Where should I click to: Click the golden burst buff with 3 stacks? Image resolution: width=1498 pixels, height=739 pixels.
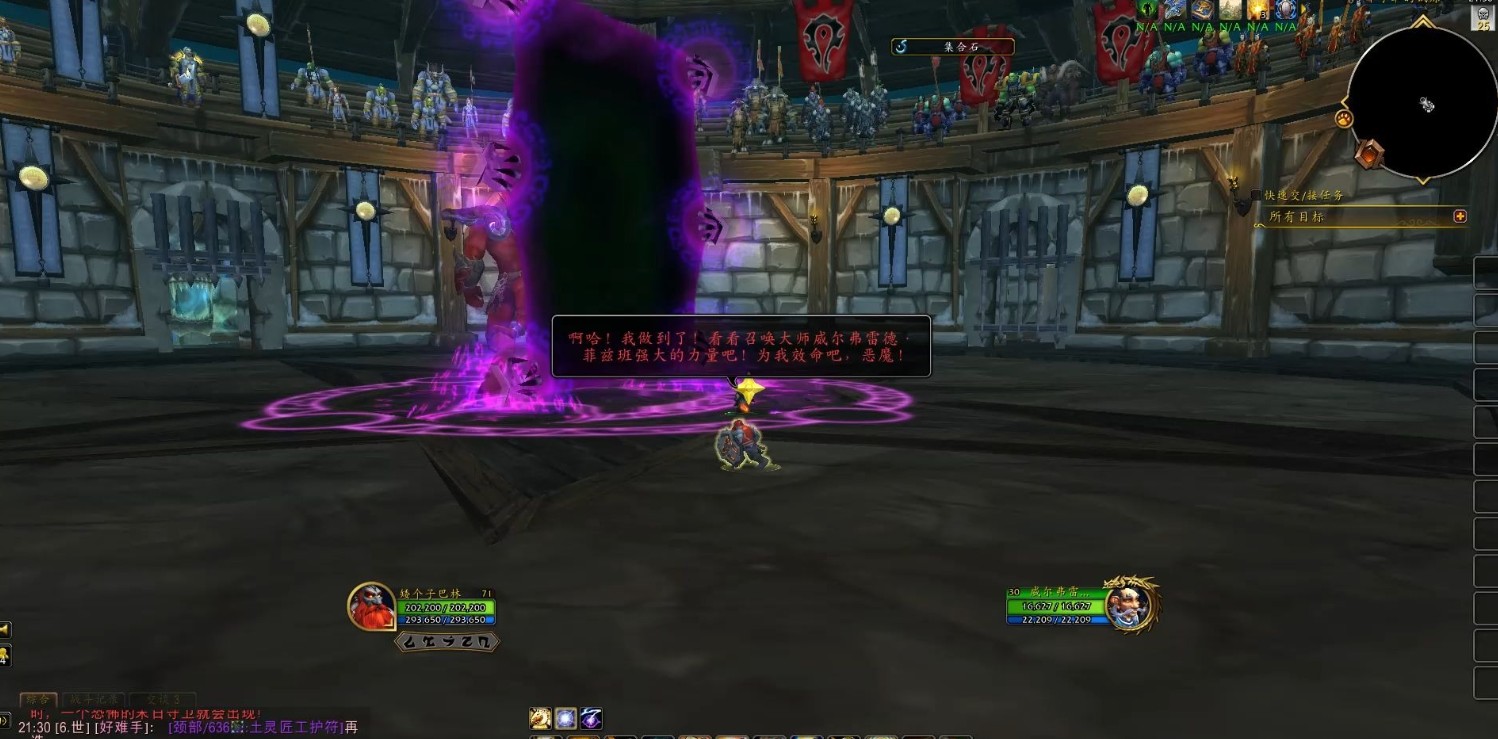coord(1258,9)
